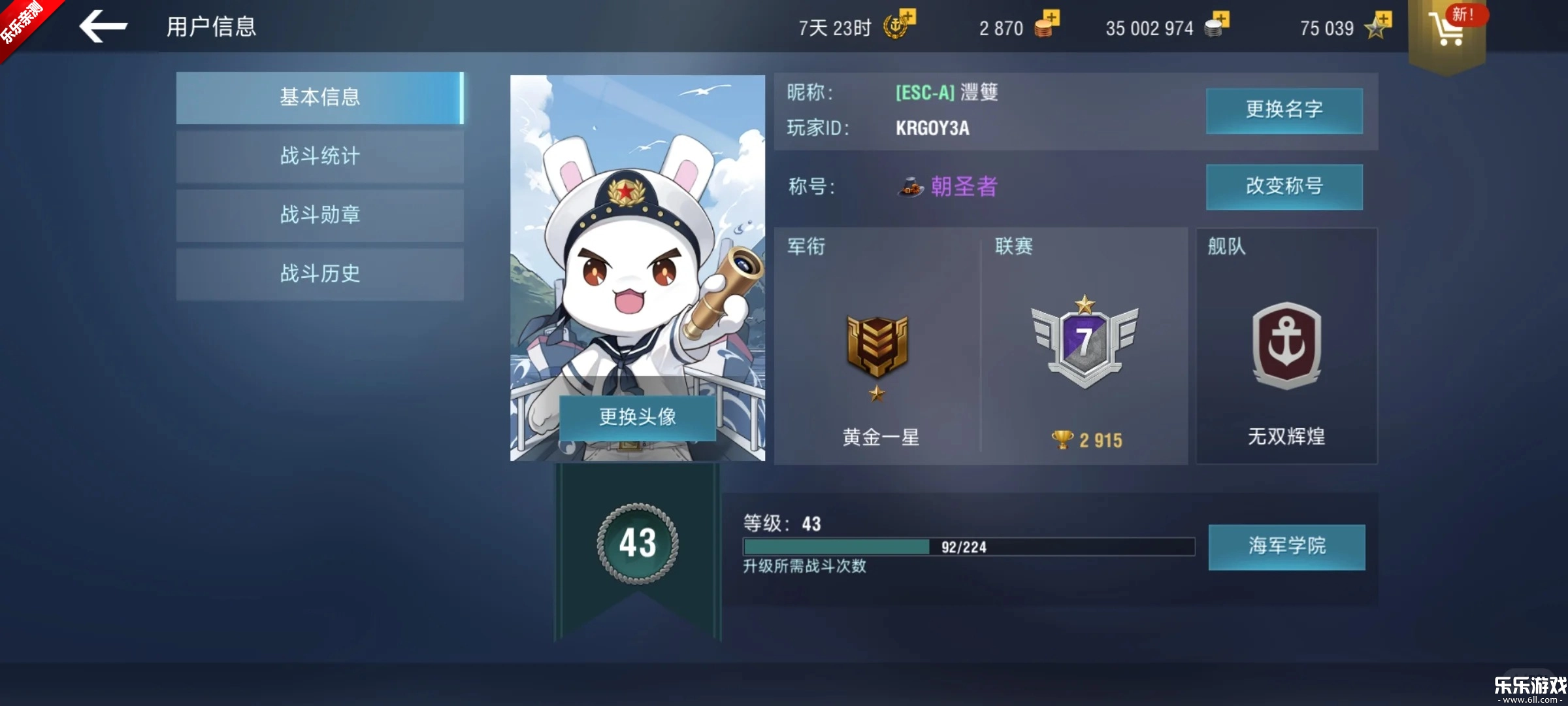Click the 92/224 battle progress bar
The image size is (1568, 706).
967,546
